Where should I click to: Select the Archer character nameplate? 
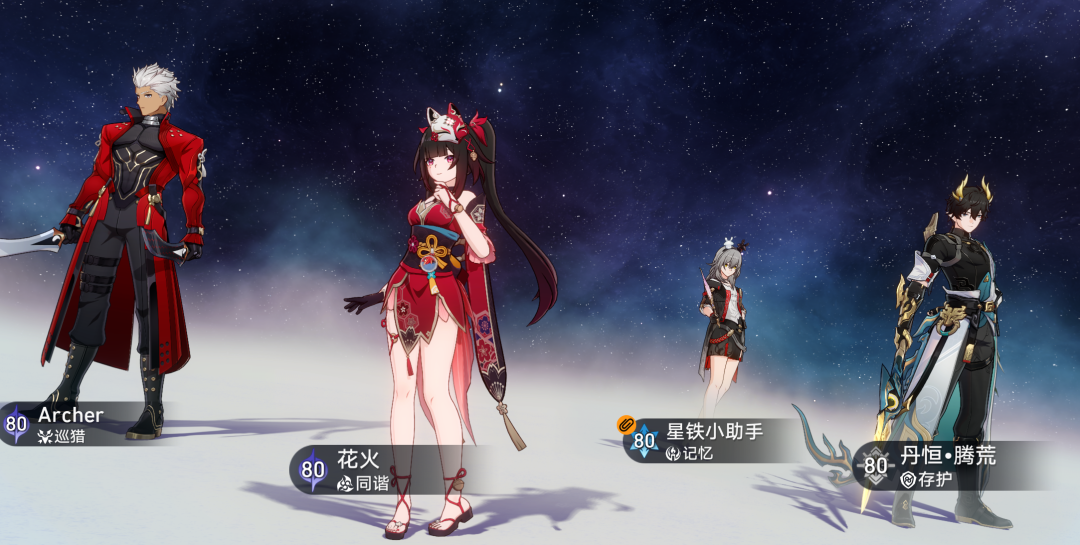pos(70,424)
